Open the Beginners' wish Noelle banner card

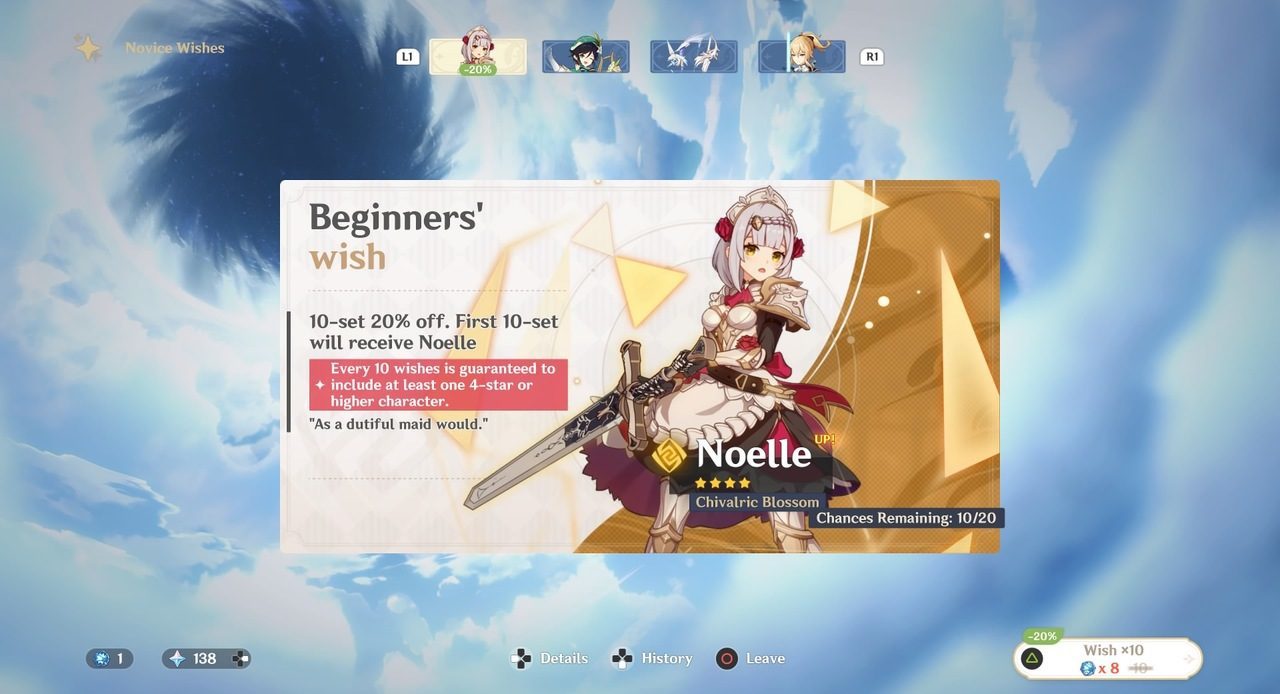(x=640, y=366)
